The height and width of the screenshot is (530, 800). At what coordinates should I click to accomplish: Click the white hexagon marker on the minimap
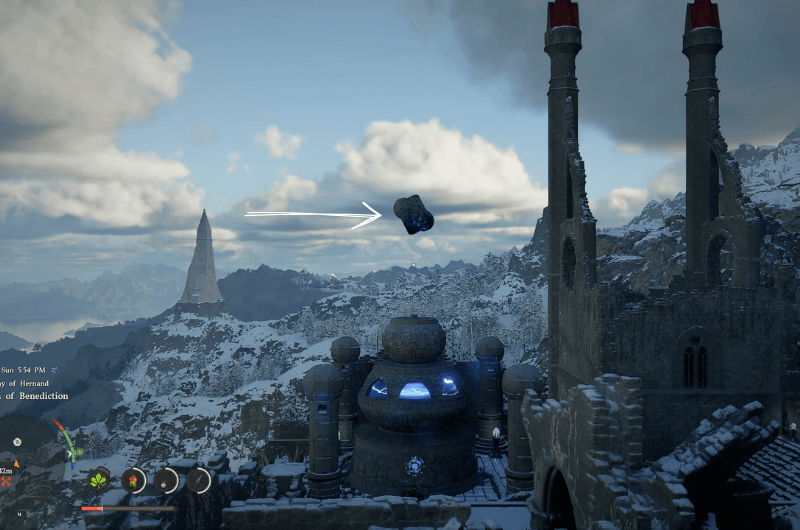click(17, 441)
